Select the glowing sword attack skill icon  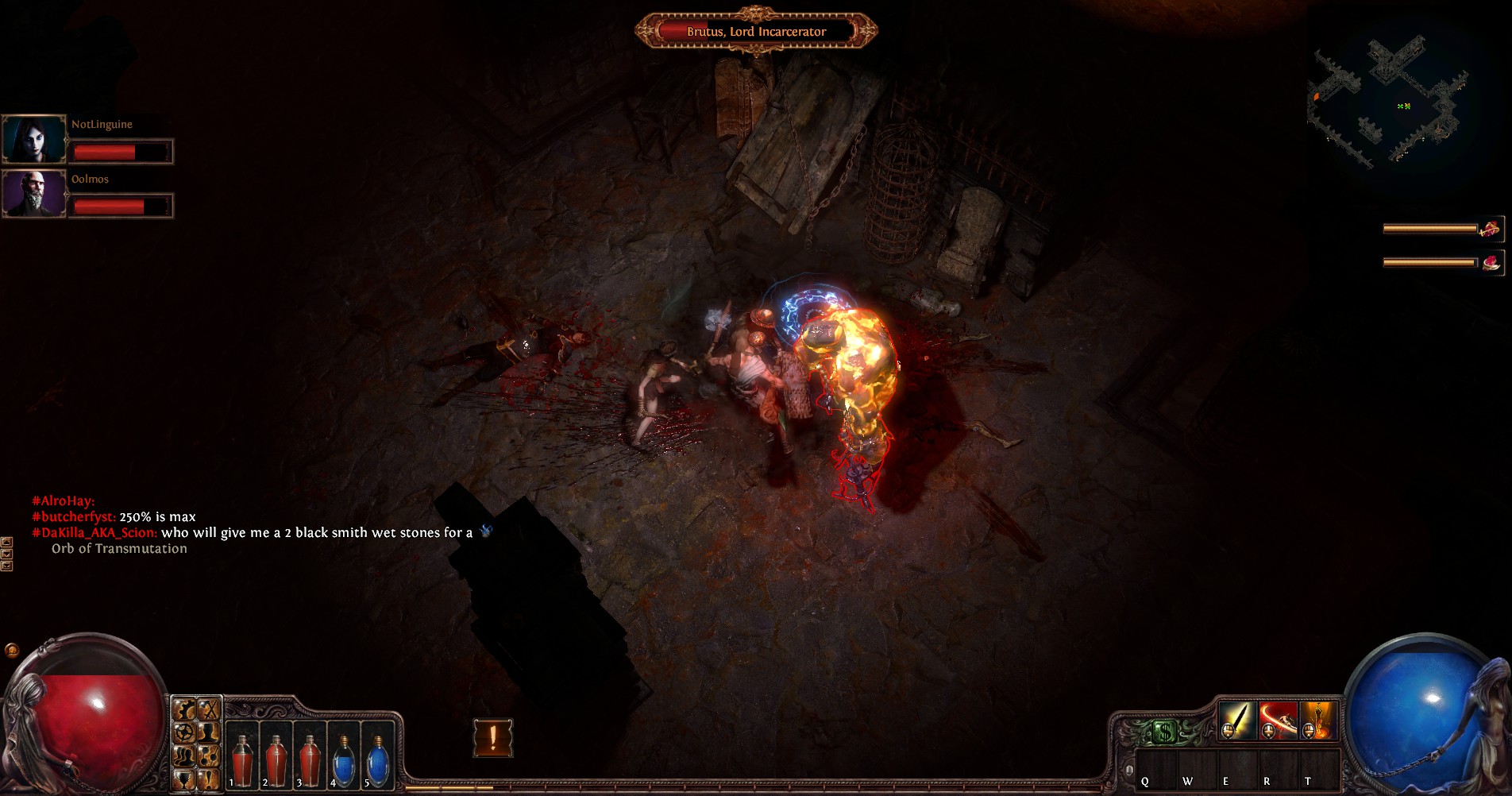[x=1236, y=720]
